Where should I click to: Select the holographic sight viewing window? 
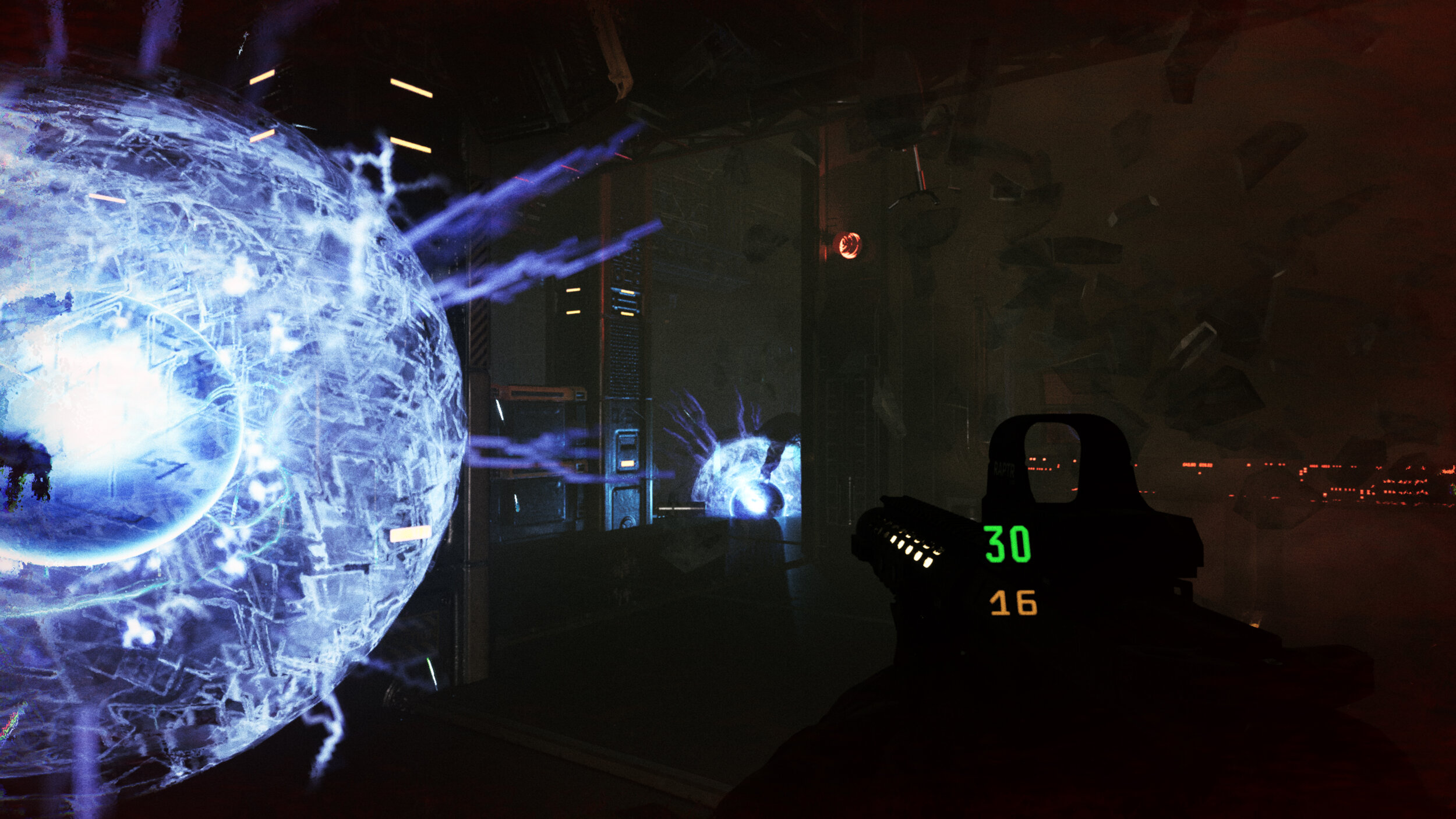1053,460
